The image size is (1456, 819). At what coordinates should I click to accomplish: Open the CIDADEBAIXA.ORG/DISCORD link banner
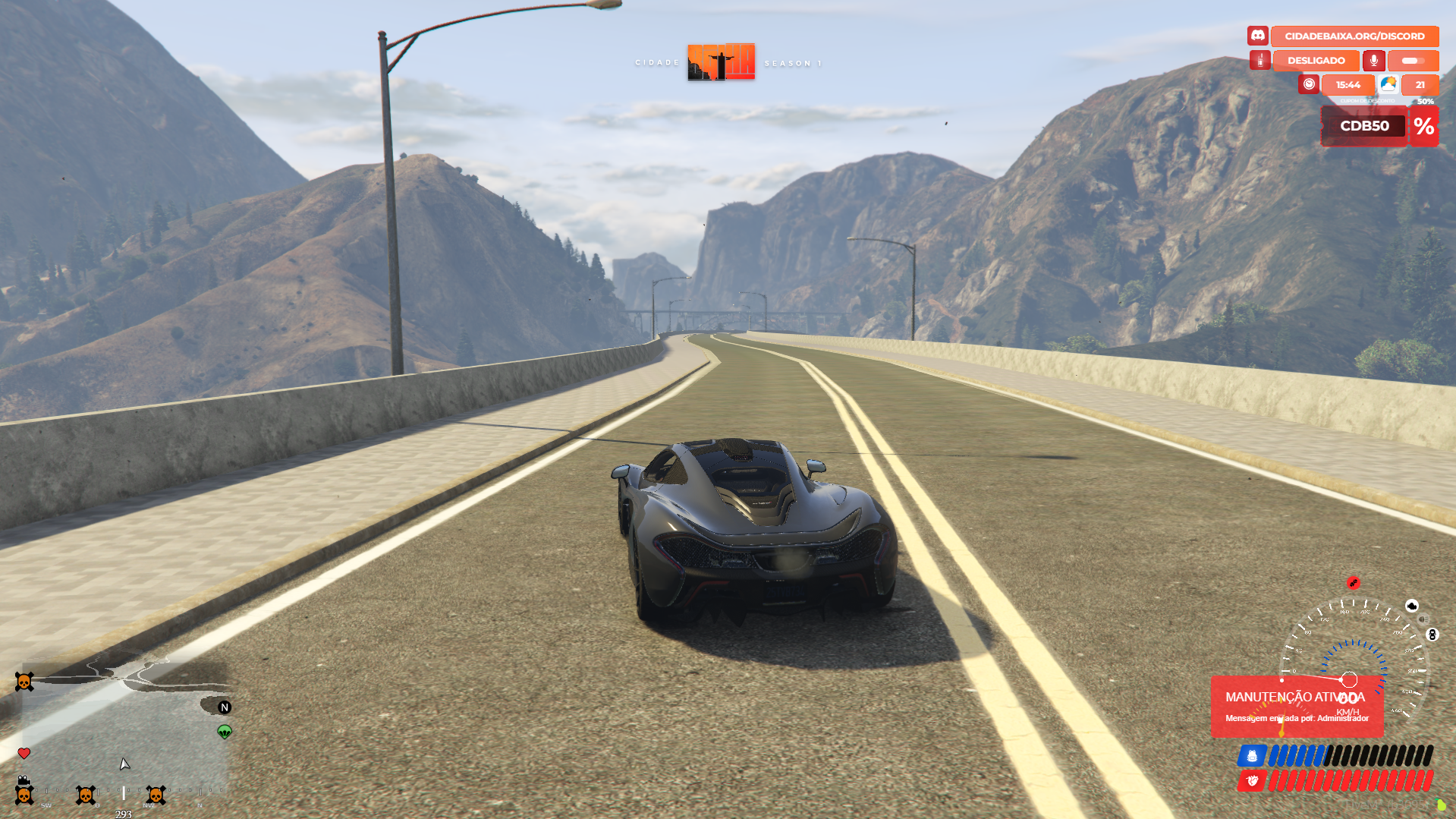click(1354, 36)
